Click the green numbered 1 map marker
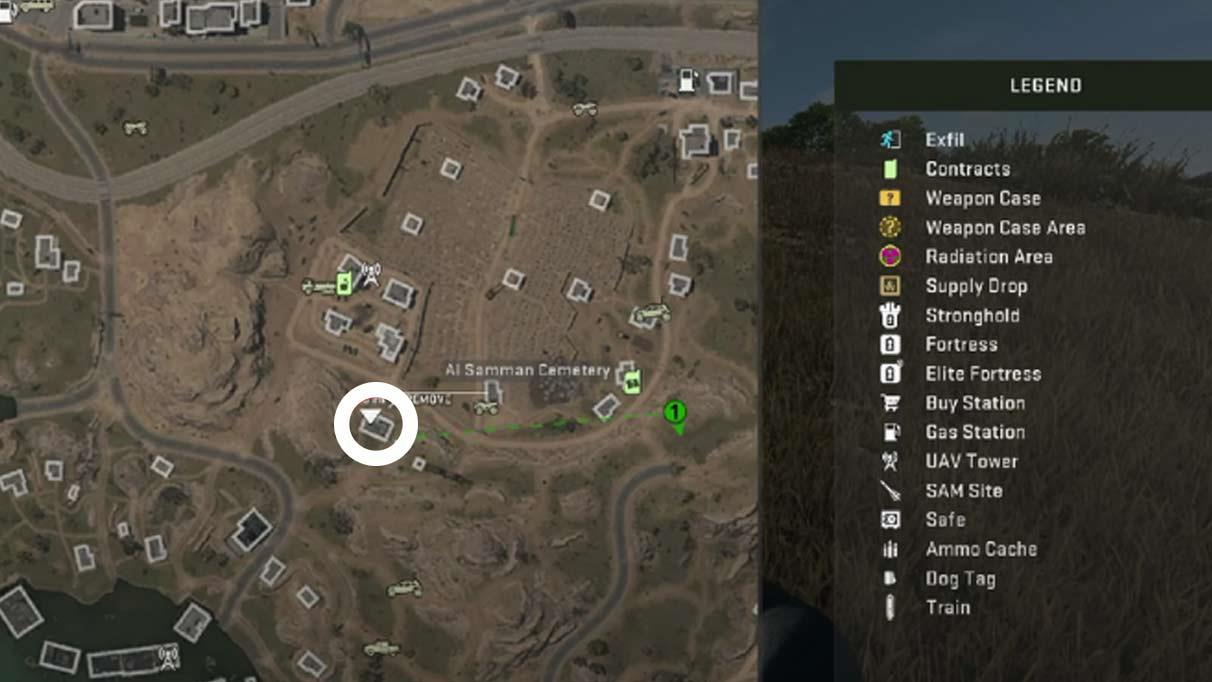The height and width of the screenshot is (682, 1212). 676,413
